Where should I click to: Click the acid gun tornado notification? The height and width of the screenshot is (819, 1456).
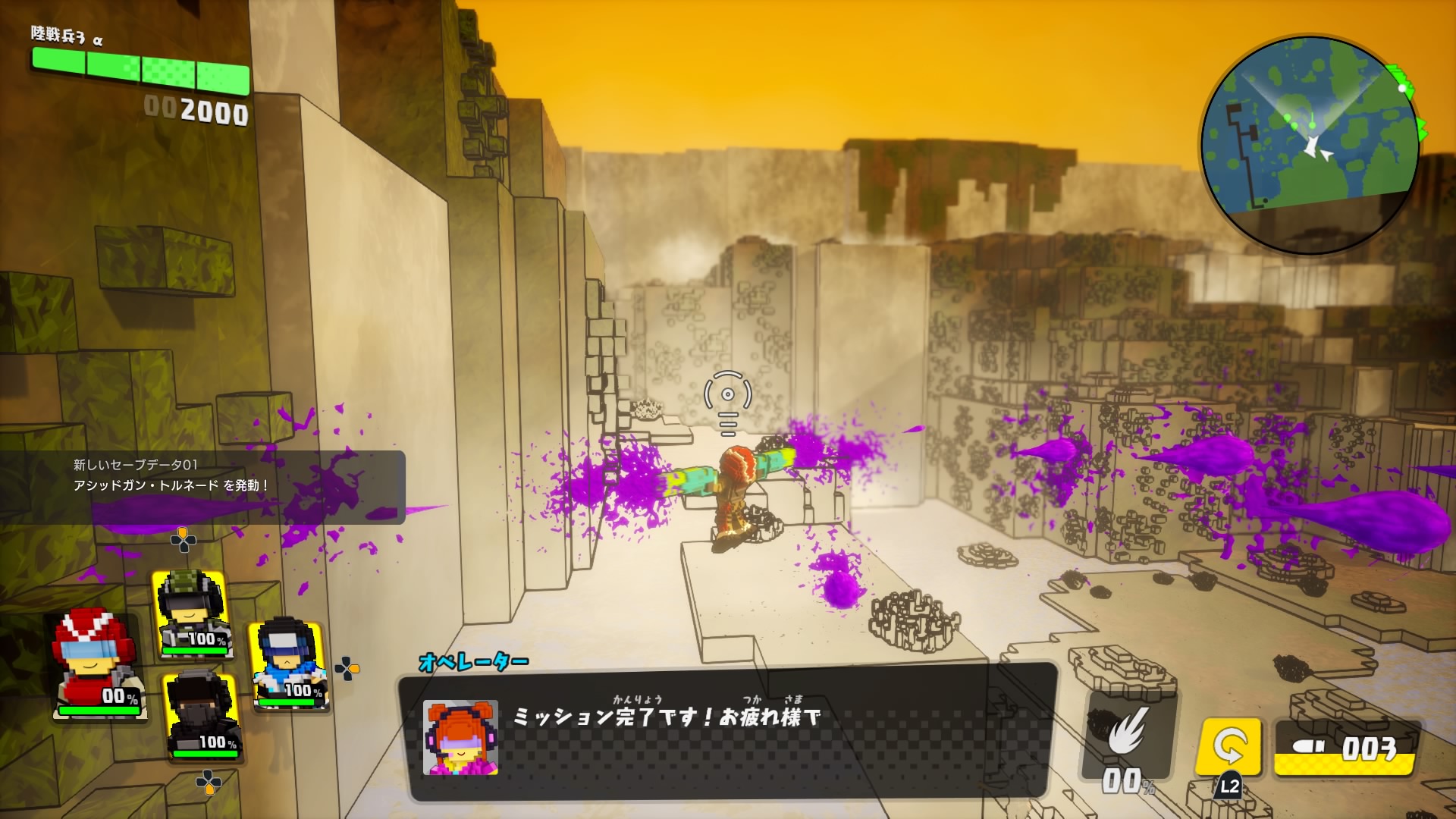pos(202,485)
